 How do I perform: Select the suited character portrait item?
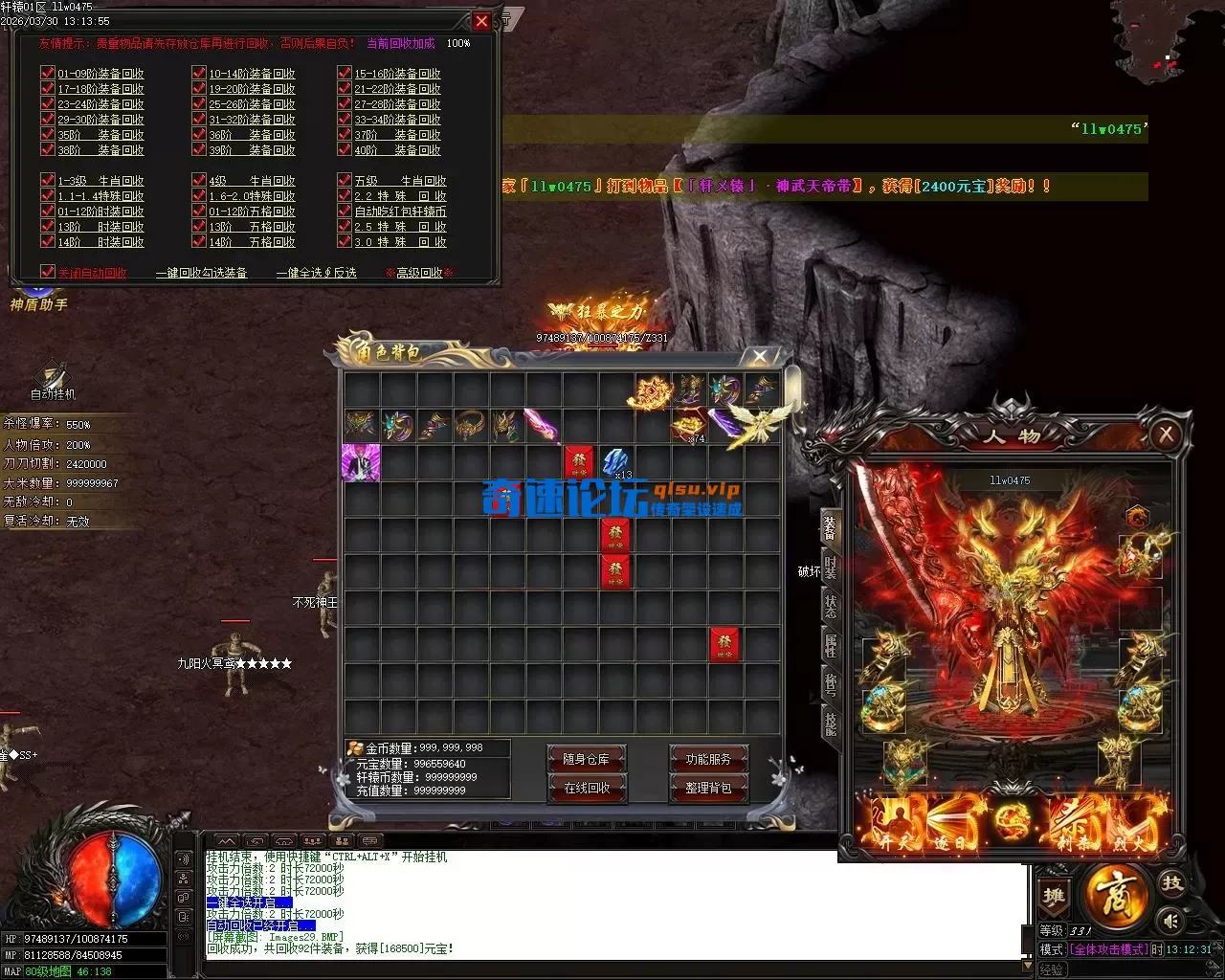tap(361, 462)
